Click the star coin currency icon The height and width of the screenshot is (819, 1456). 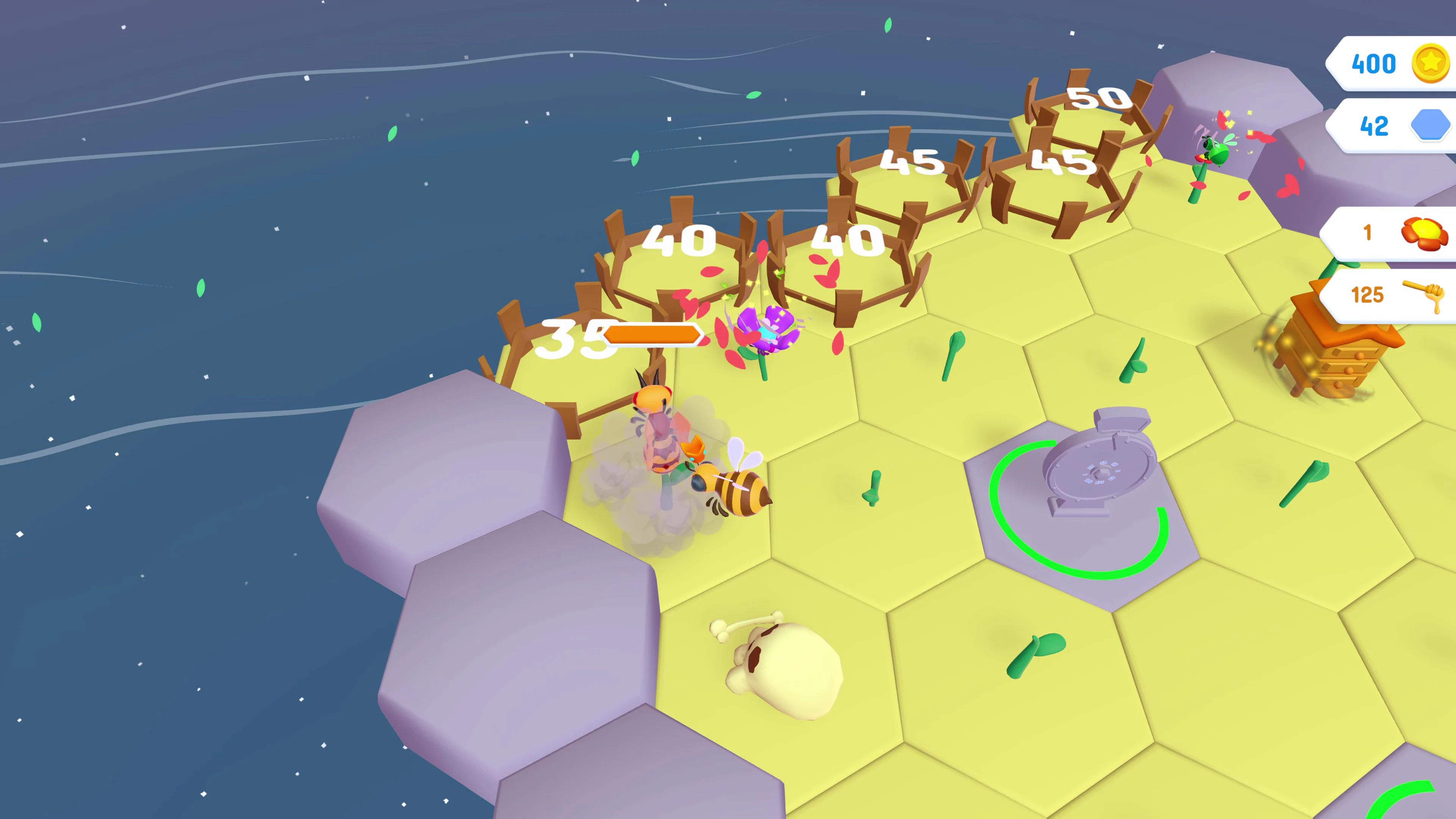click(1430, 63)
